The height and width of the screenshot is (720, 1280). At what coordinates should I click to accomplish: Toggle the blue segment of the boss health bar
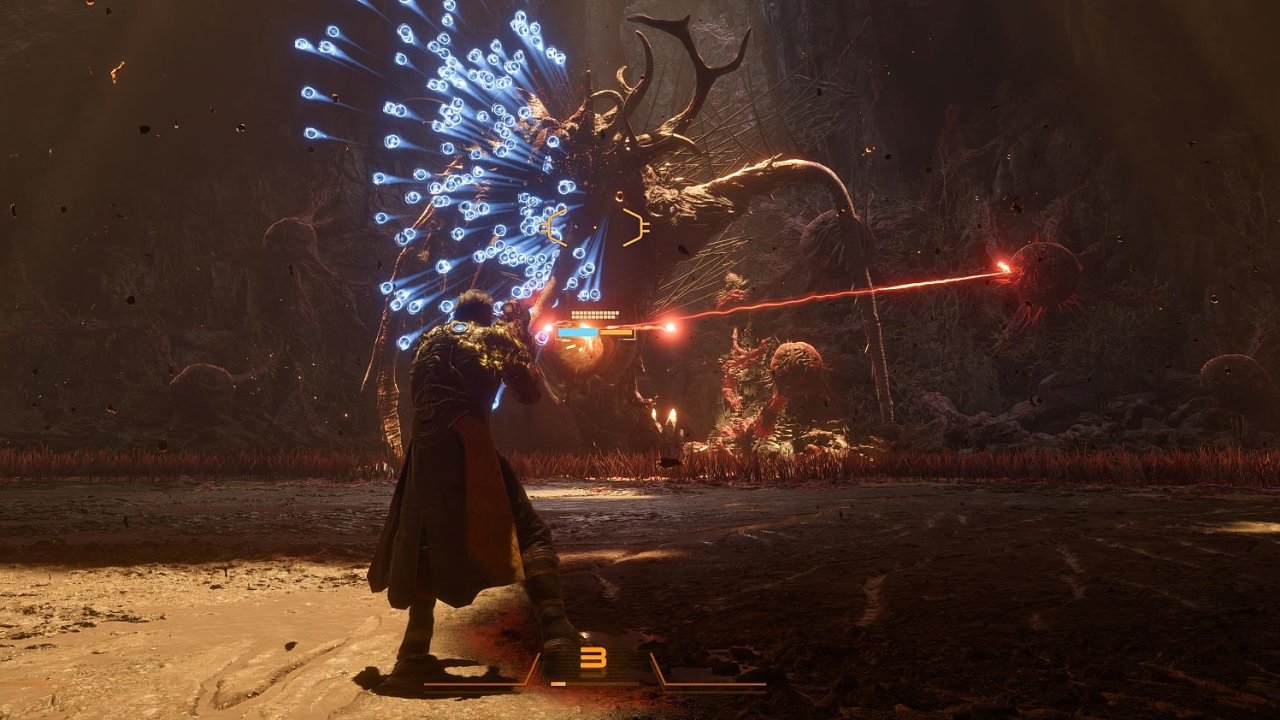coord(578,331)
